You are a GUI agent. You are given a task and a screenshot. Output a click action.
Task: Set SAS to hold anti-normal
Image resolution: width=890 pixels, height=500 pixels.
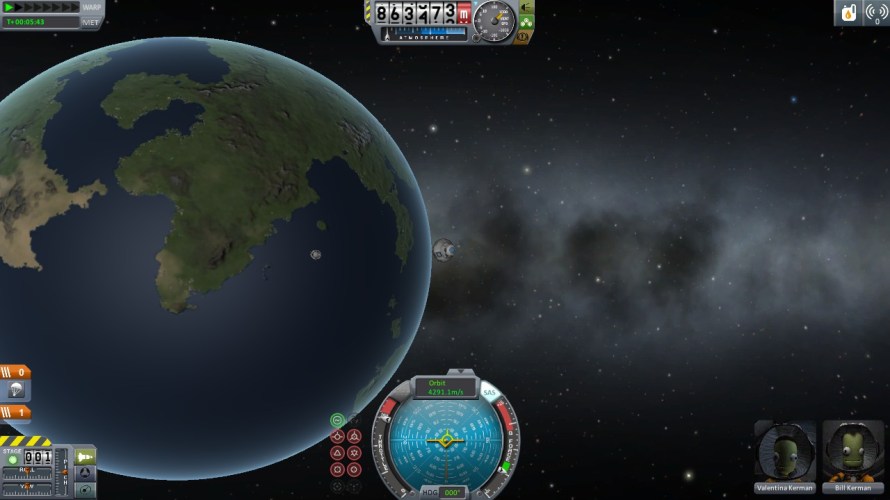point(354,452)
